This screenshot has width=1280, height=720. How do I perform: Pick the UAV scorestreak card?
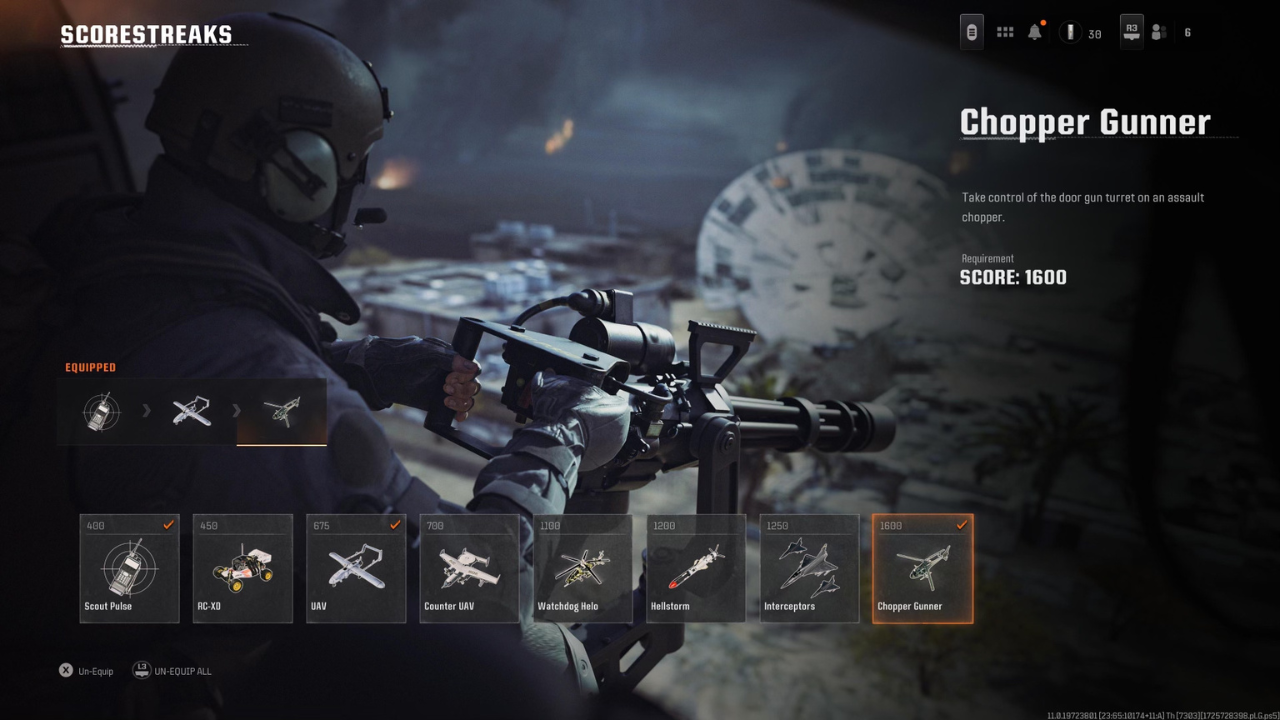point(356,568)
